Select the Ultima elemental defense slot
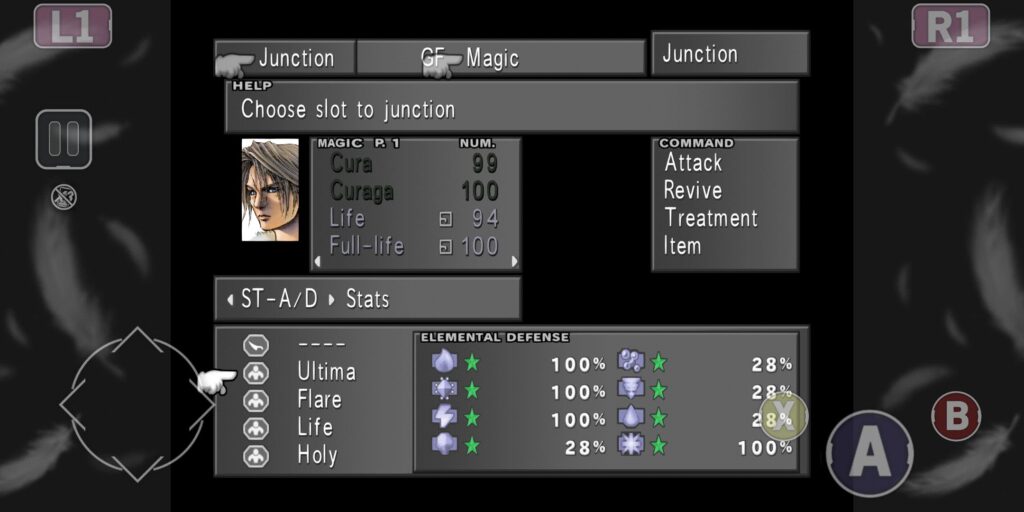 325,372
